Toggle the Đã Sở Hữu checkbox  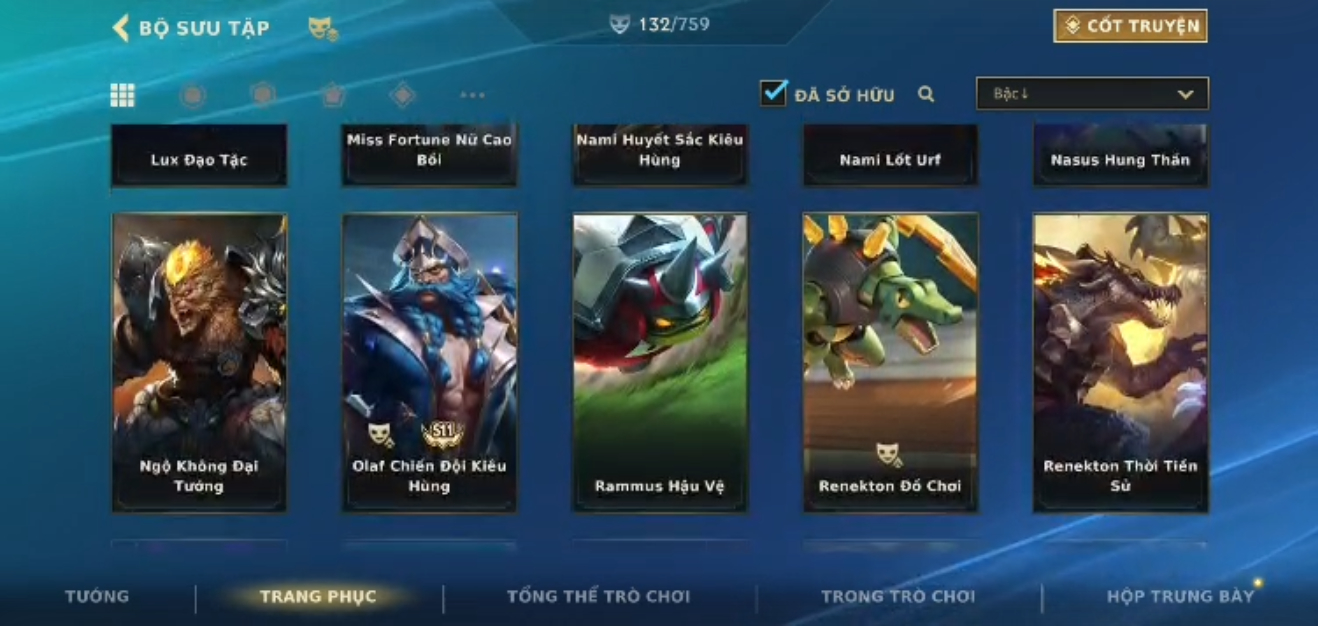pos(773,93)
